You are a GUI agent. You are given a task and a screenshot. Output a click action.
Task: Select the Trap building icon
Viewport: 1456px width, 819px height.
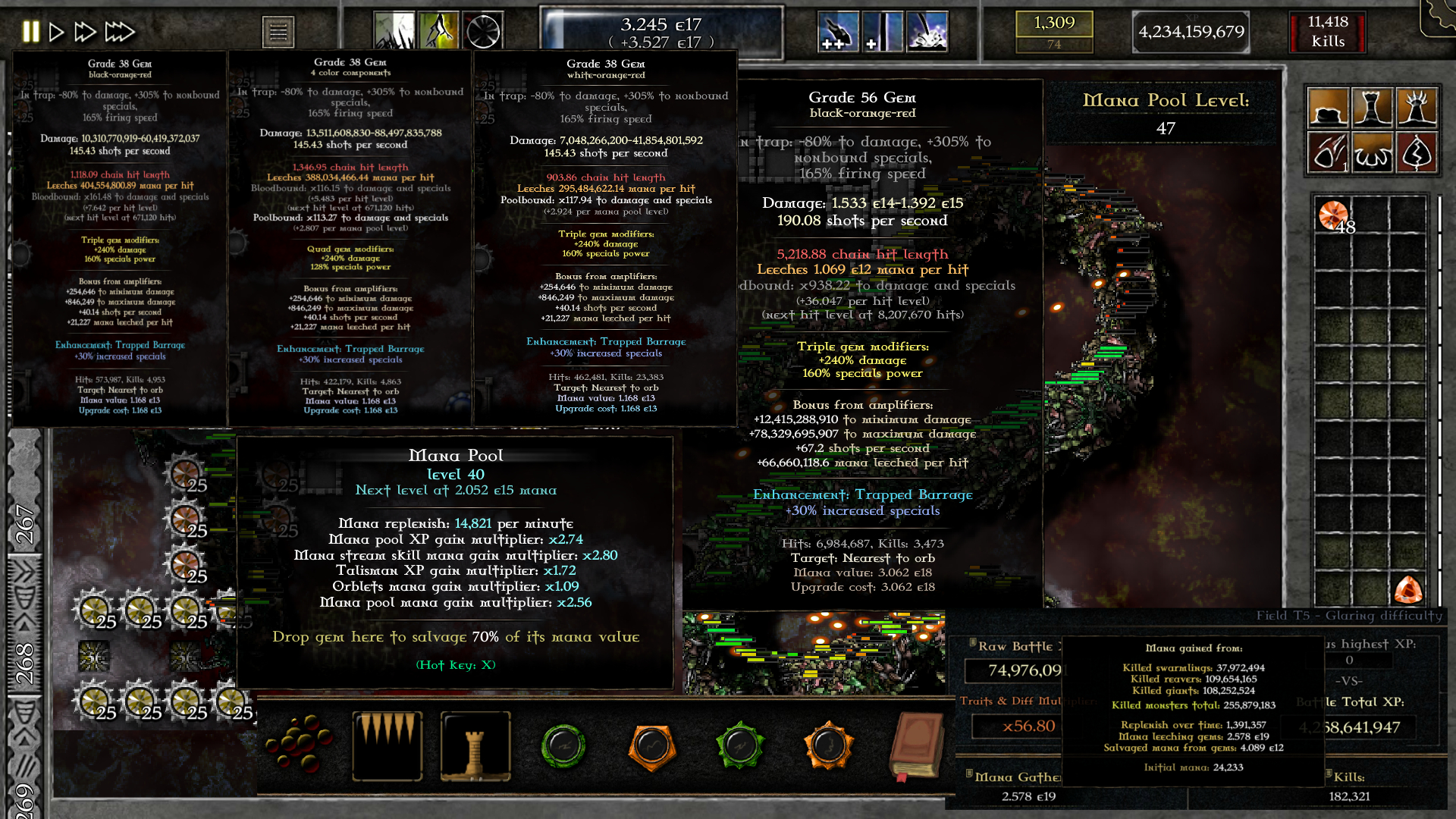pyautogui.click(x=1373, y=152)
